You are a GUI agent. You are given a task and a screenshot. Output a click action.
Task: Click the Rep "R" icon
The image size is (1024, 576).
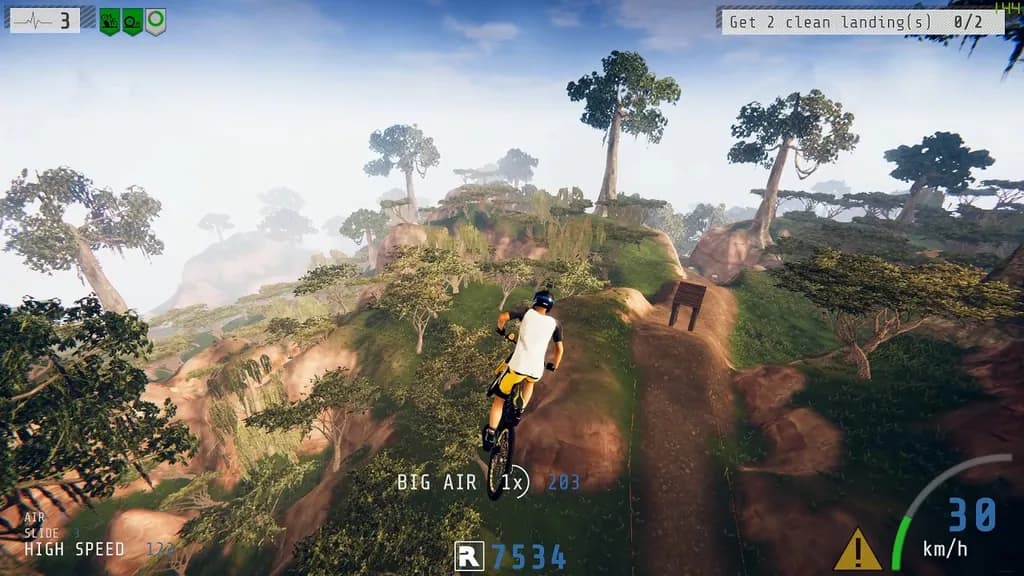tap(469, 556)
